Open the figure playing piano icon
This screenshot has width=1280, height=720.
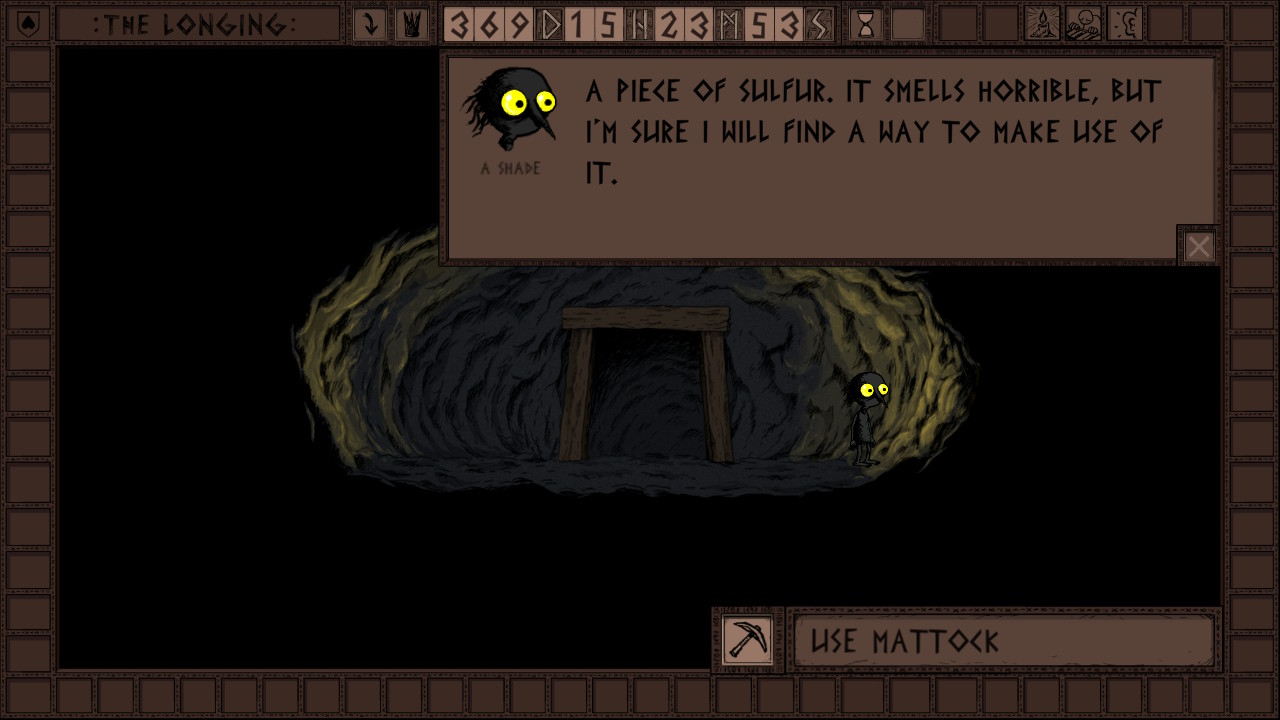point(1083,24)
